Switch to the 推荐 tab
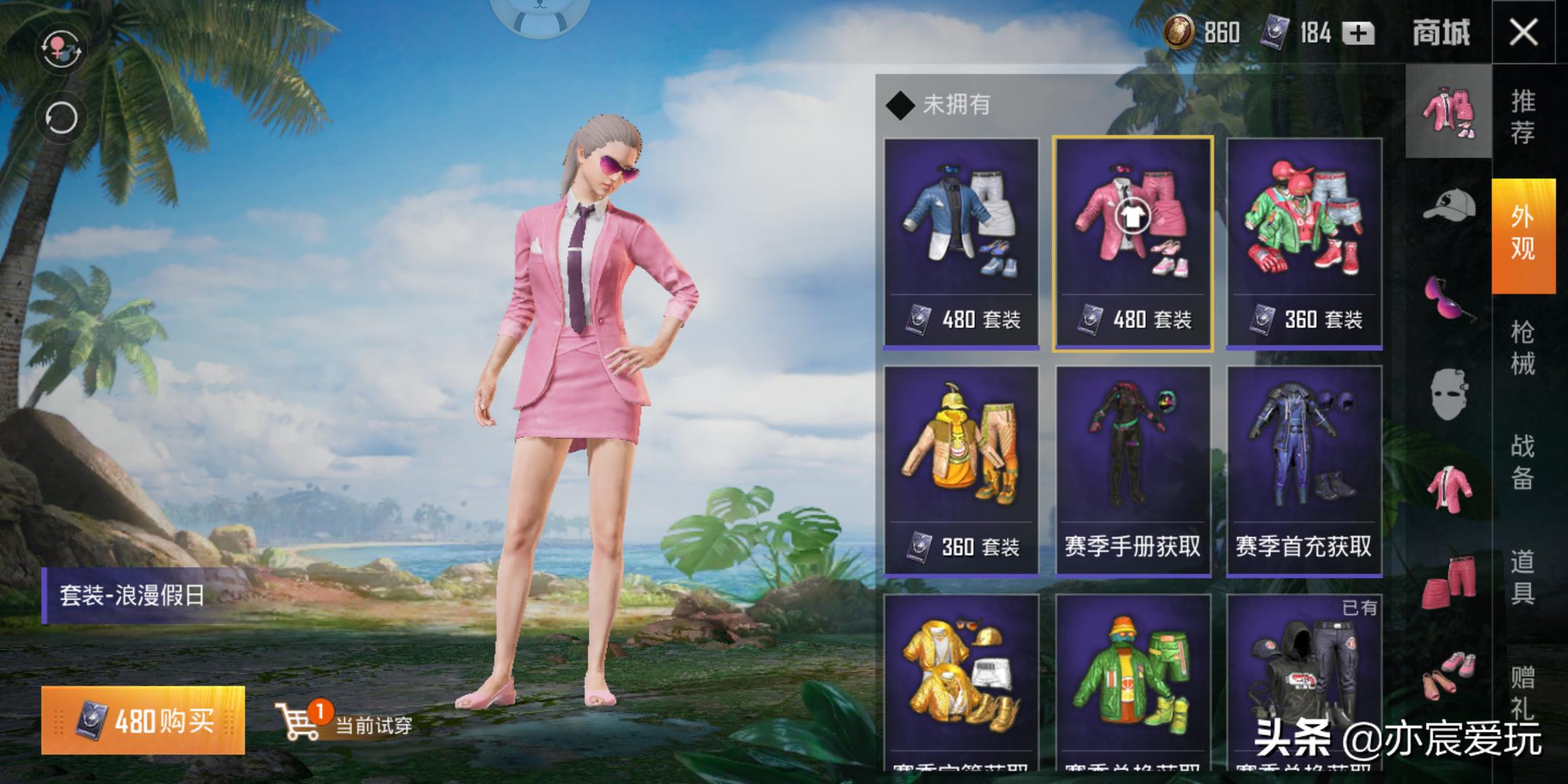This screenshot has height=784, width=1568. (x=1524, y=116)
